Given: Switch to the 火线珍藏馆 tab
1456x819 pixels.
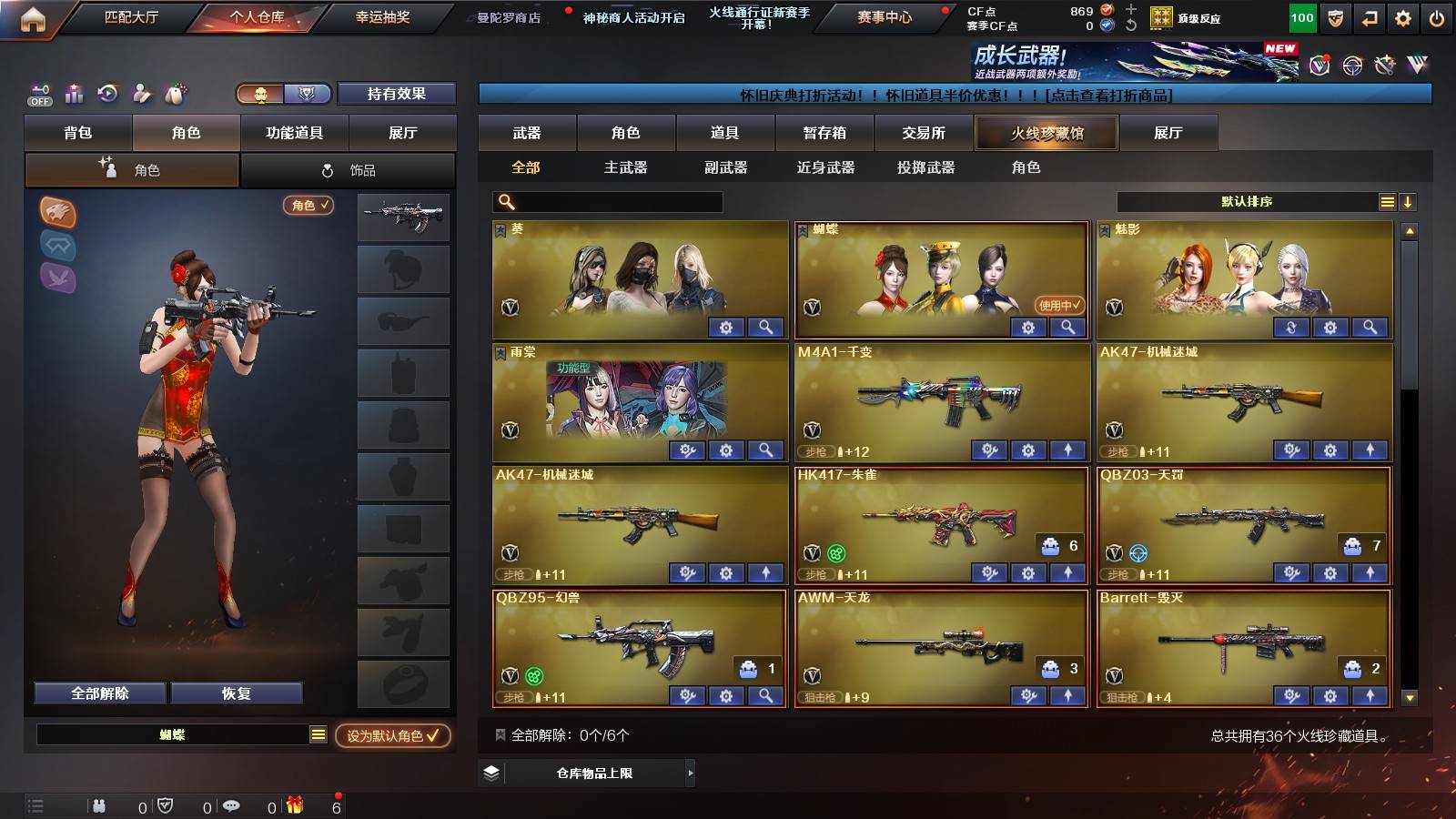Looking at the screenshot, I should [1046, 133].
